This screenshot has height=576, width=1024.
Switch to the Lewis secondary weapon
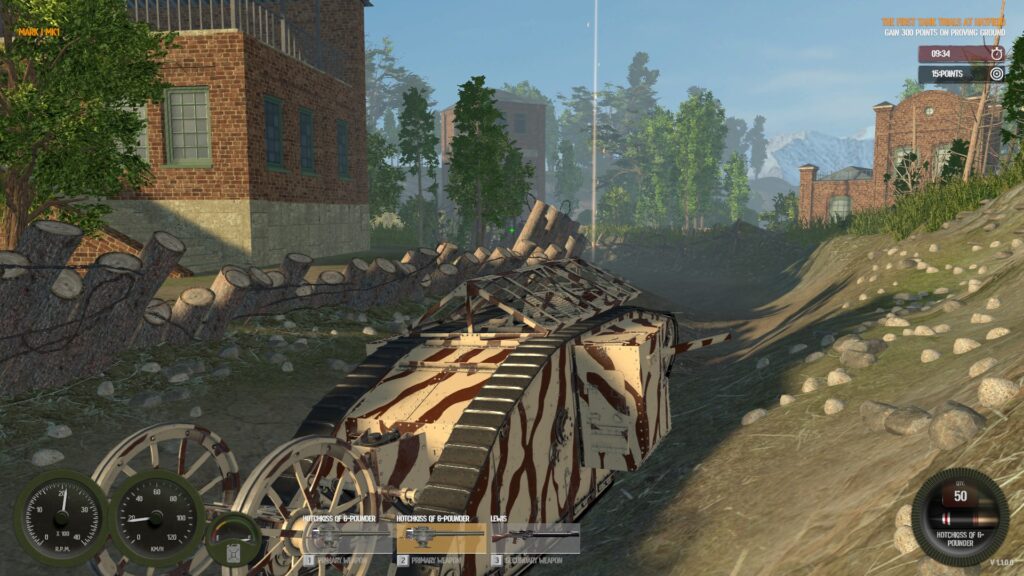(x=534, y=538)
